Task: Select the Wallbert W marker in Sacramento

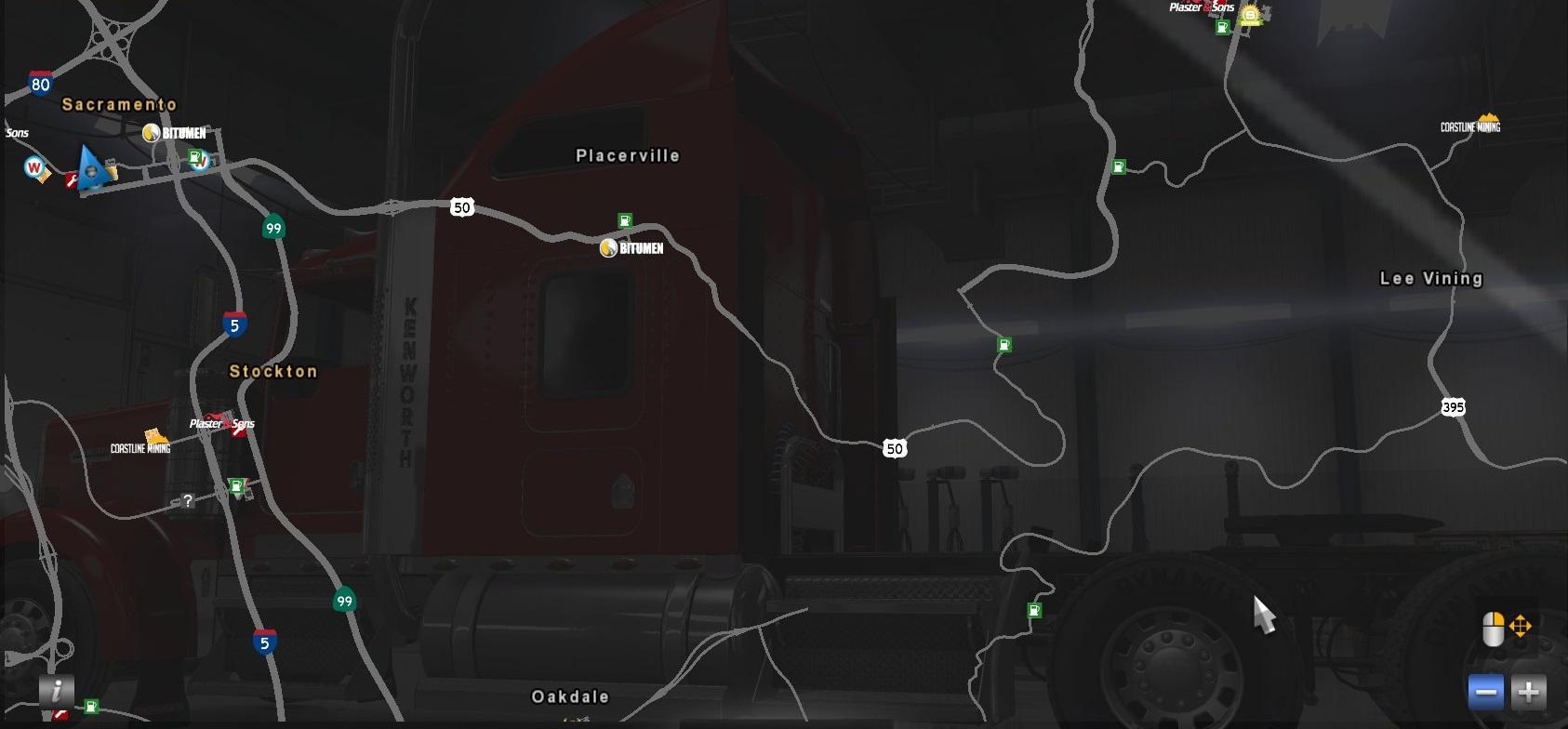Action: [x=35, y=168]
